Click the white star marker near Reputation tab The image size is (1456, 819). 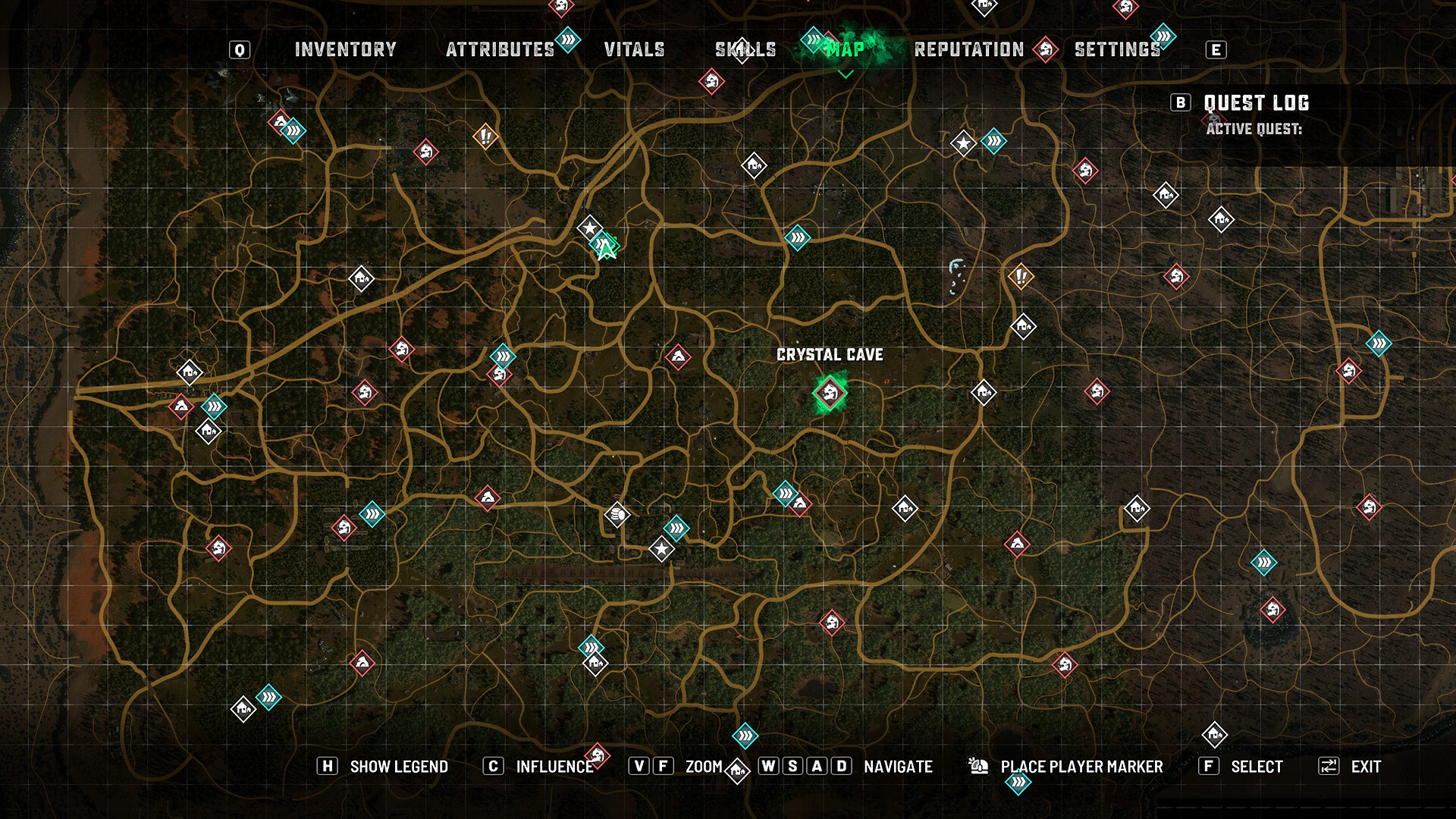tap(963, 142)
